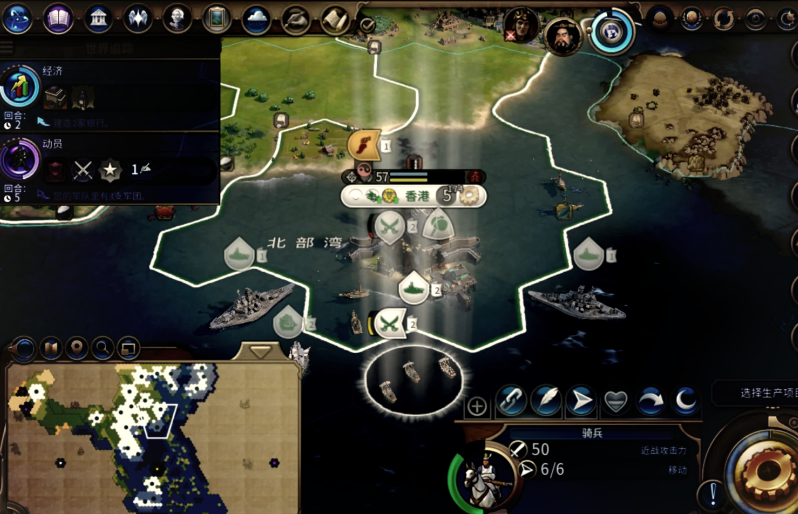Select the skip turn curved-arrow action
798x514 pixels.
click(650, 402)
